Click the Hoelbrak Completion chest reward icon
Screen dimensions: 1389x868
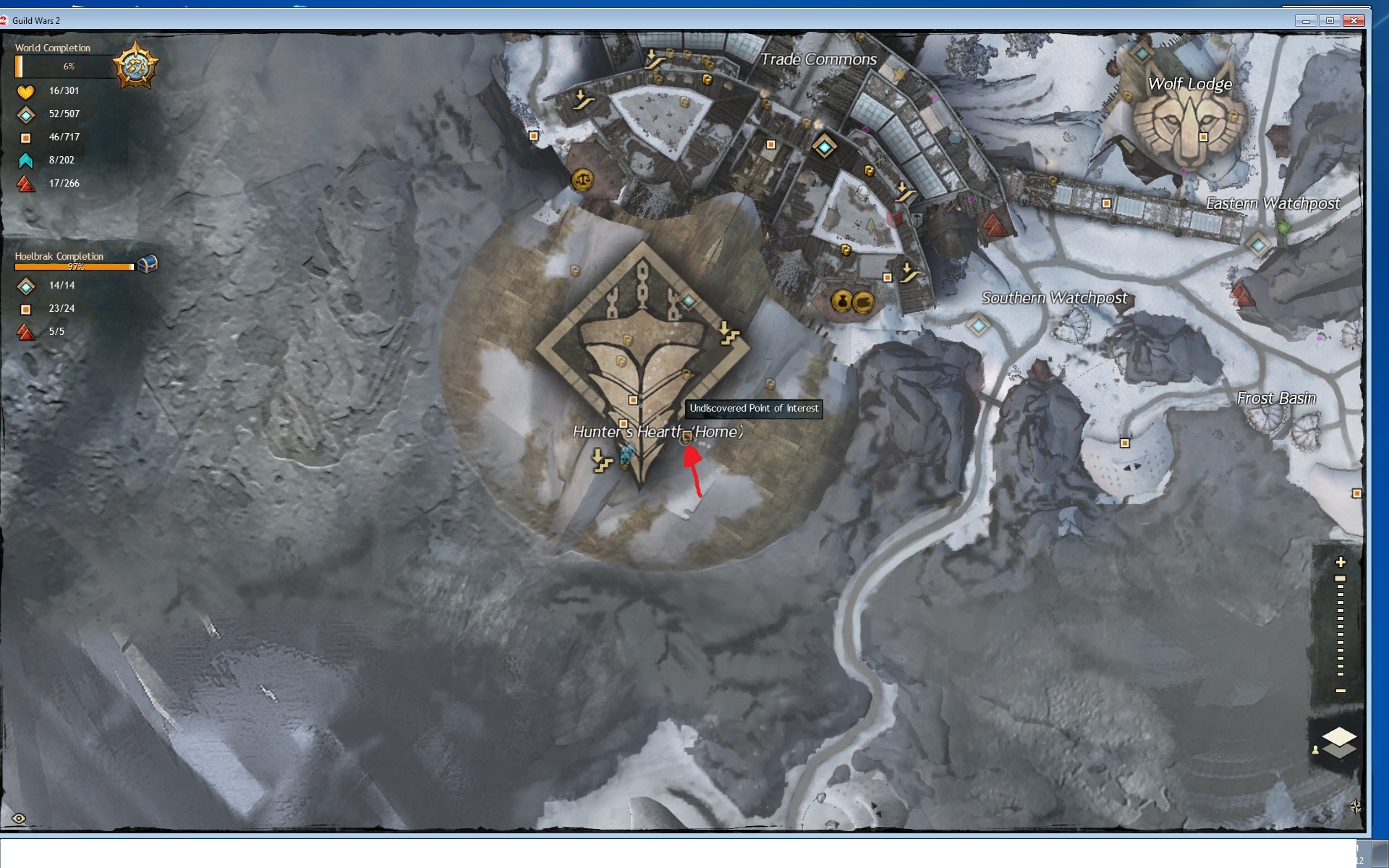(148, 263)
